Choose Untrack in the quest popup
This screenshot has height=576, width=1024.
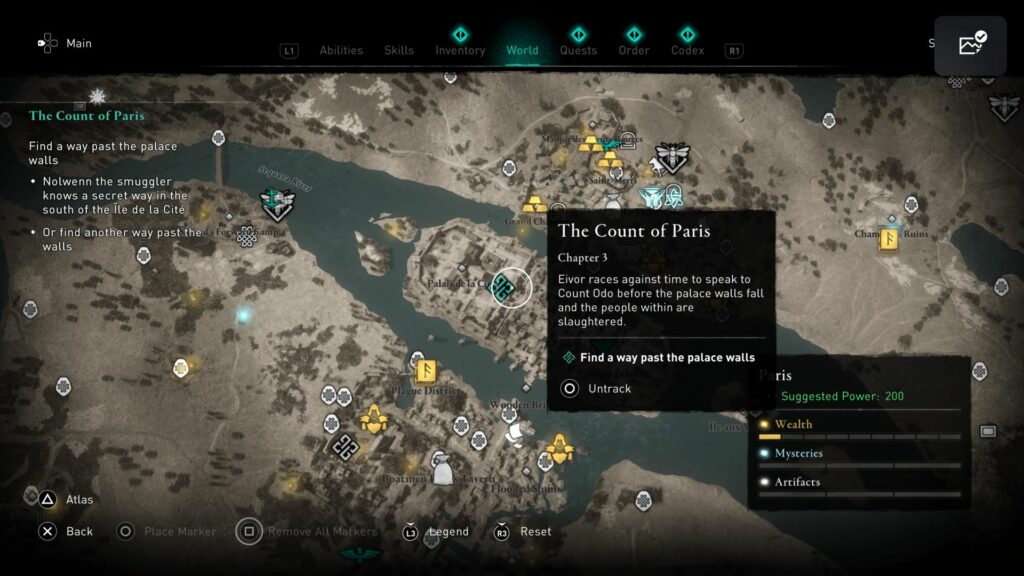[x=609, y=388]
